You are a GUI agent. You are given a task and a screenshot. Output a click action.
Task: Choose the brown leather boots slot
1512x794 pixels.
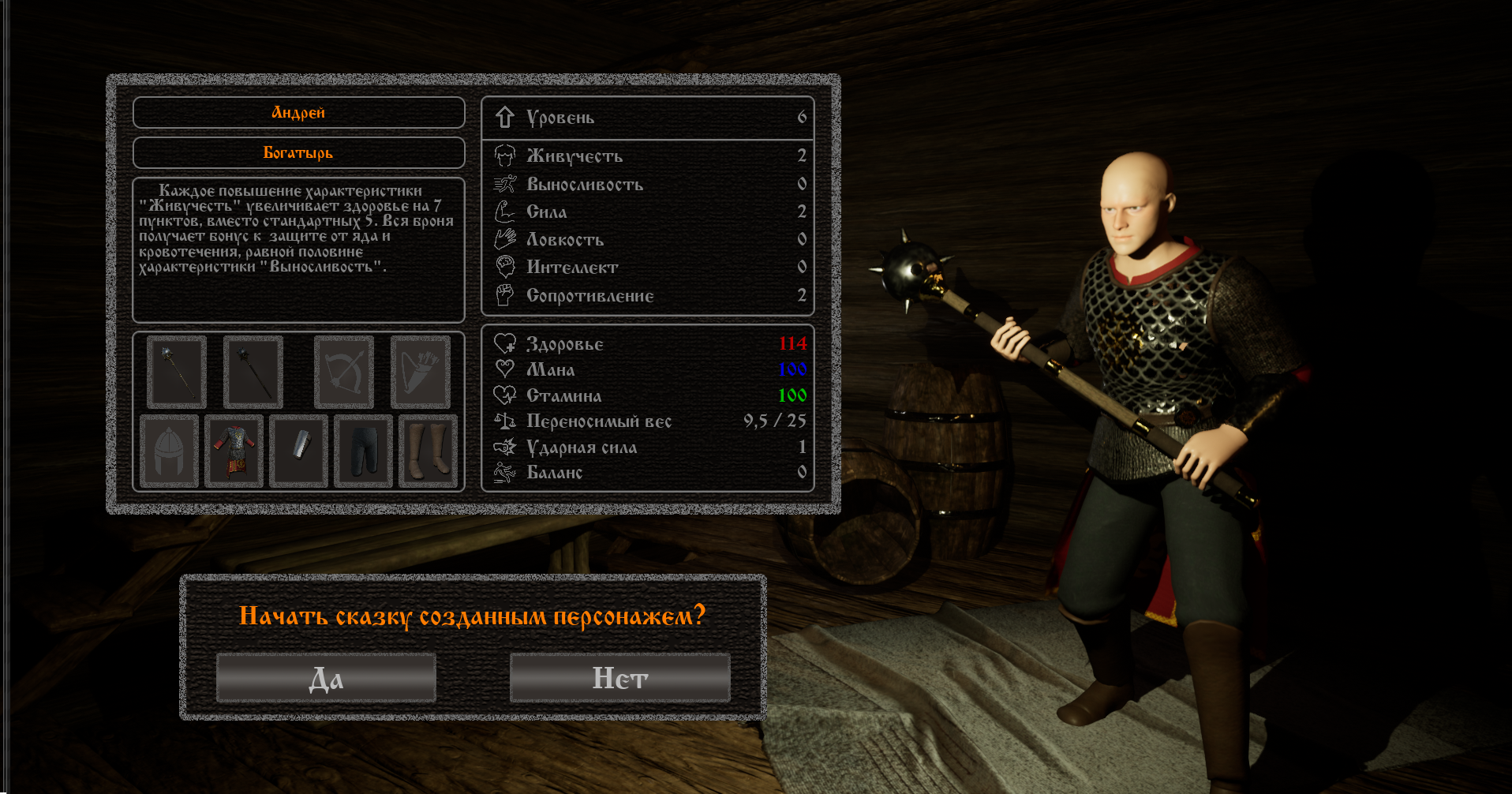(428, 451)
